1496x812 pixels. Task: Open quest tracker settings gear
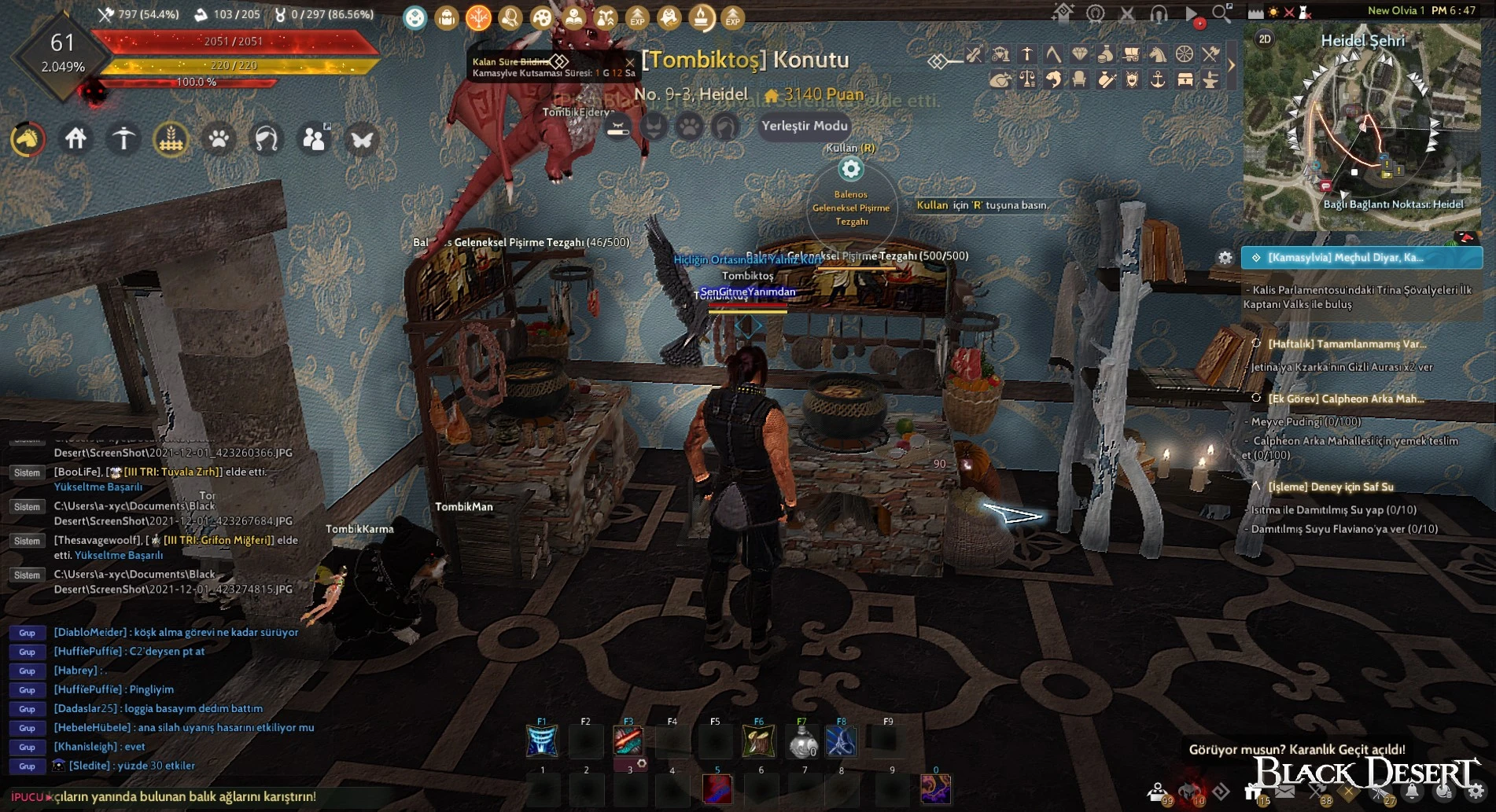click(x=1225, y=258)
